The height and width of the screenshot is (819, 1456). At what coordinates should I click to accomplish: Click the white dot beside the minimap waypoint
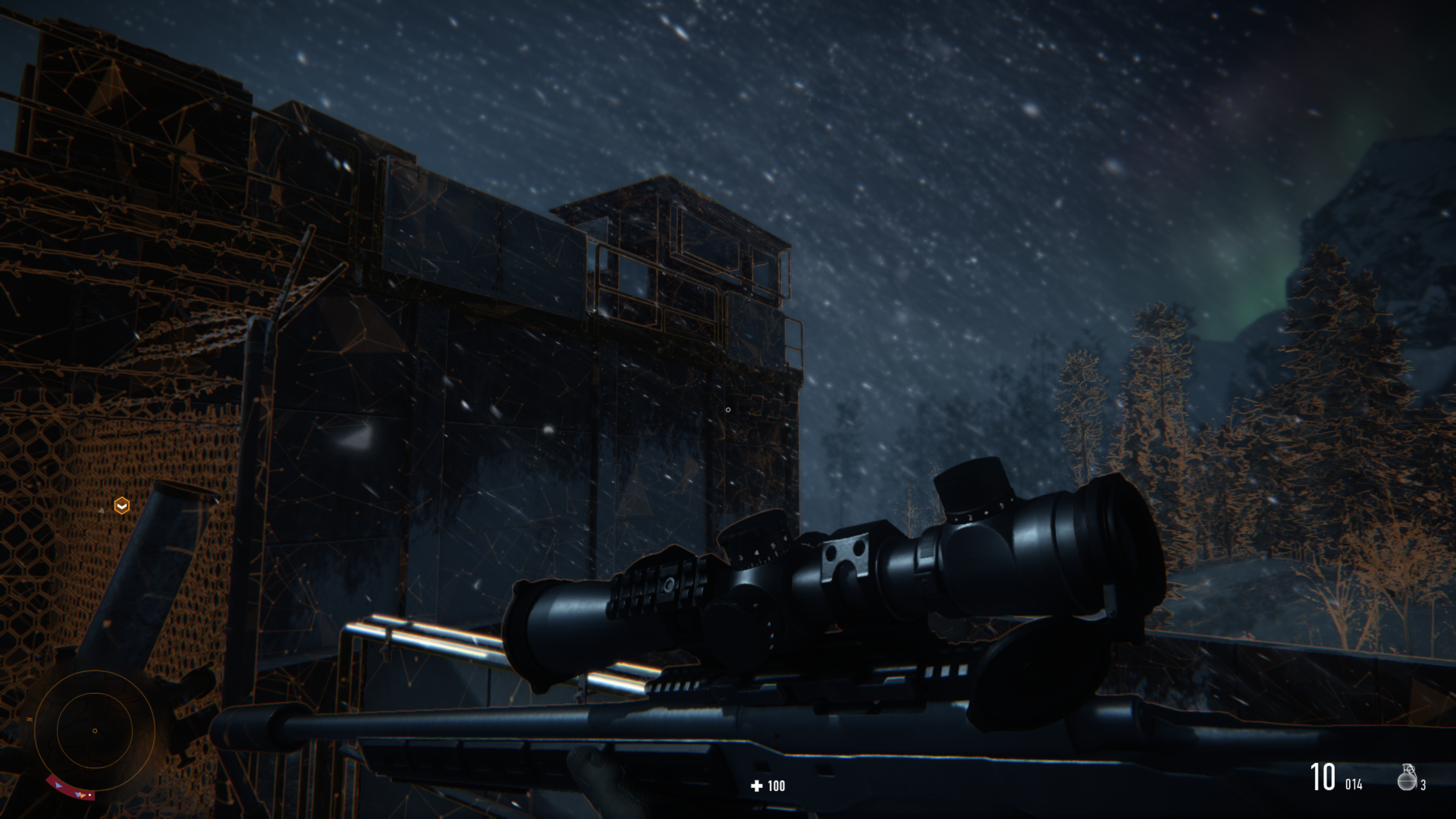(89, 795)
